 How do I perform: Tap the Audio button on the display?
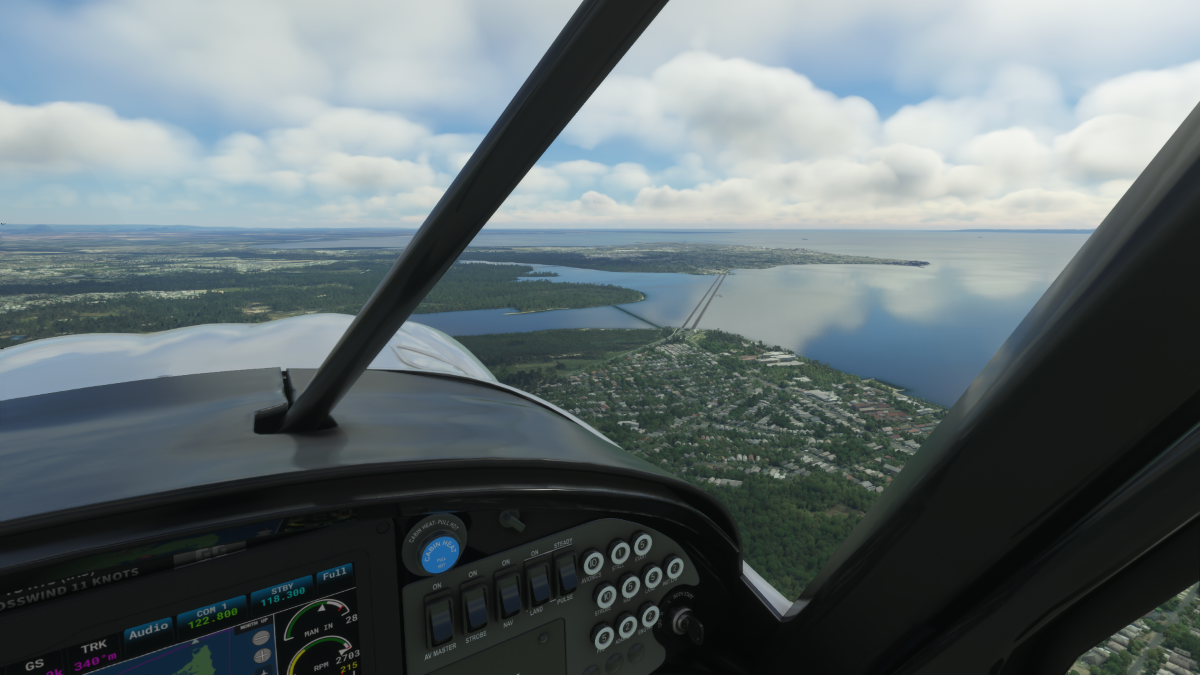148,630
